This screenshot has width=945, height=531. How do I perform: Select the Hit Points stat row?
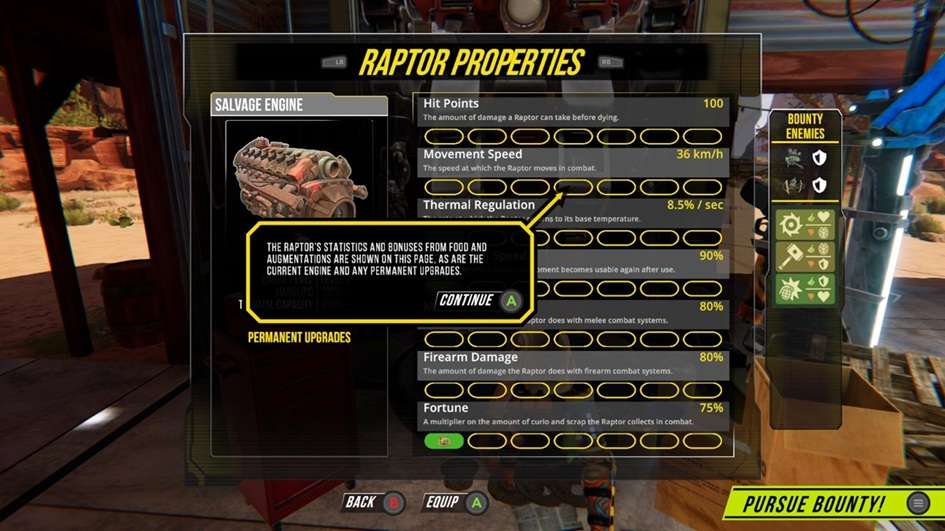[x=573, y=109]
